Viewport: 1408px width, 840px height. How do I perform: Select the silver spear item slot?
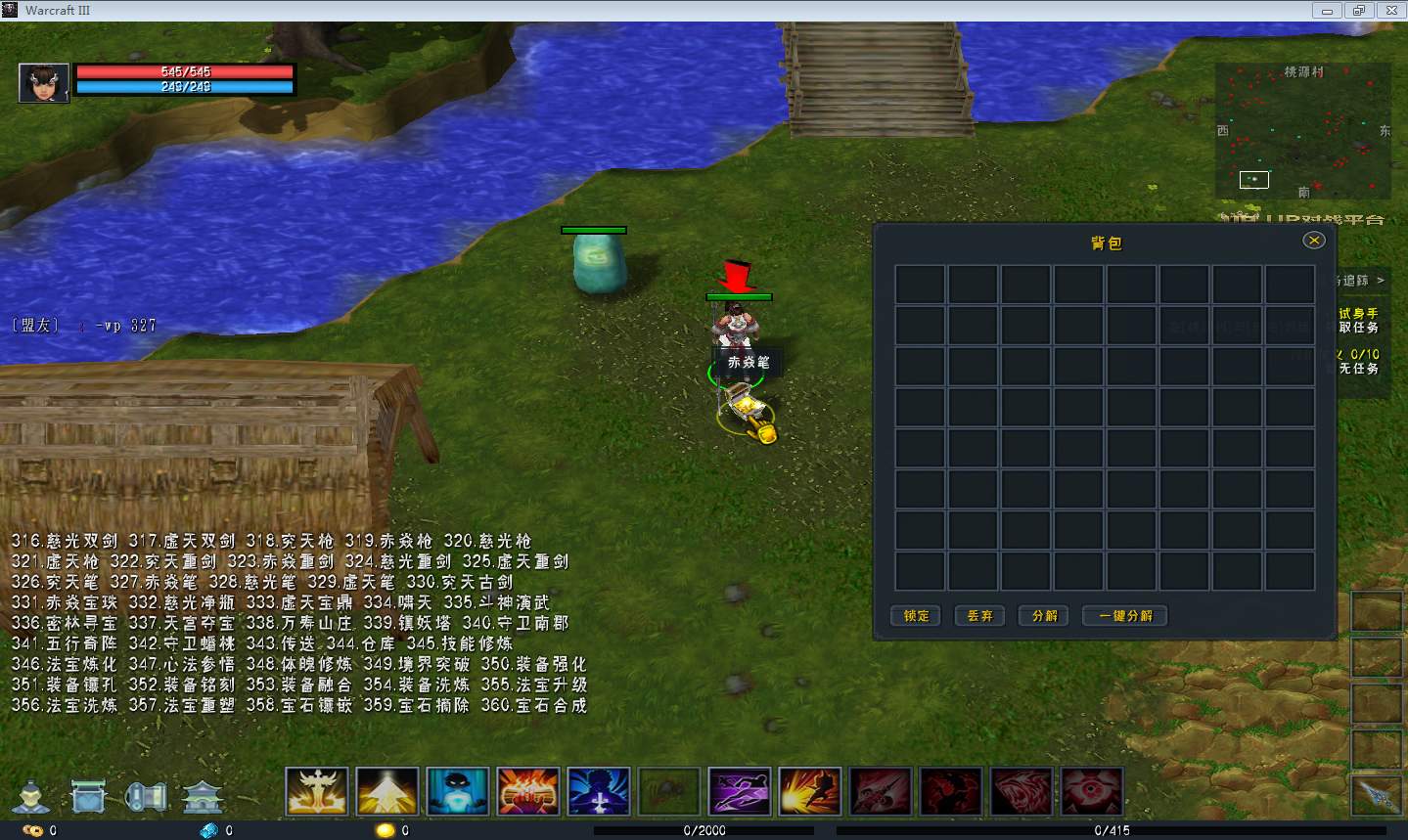(1378, 796)
